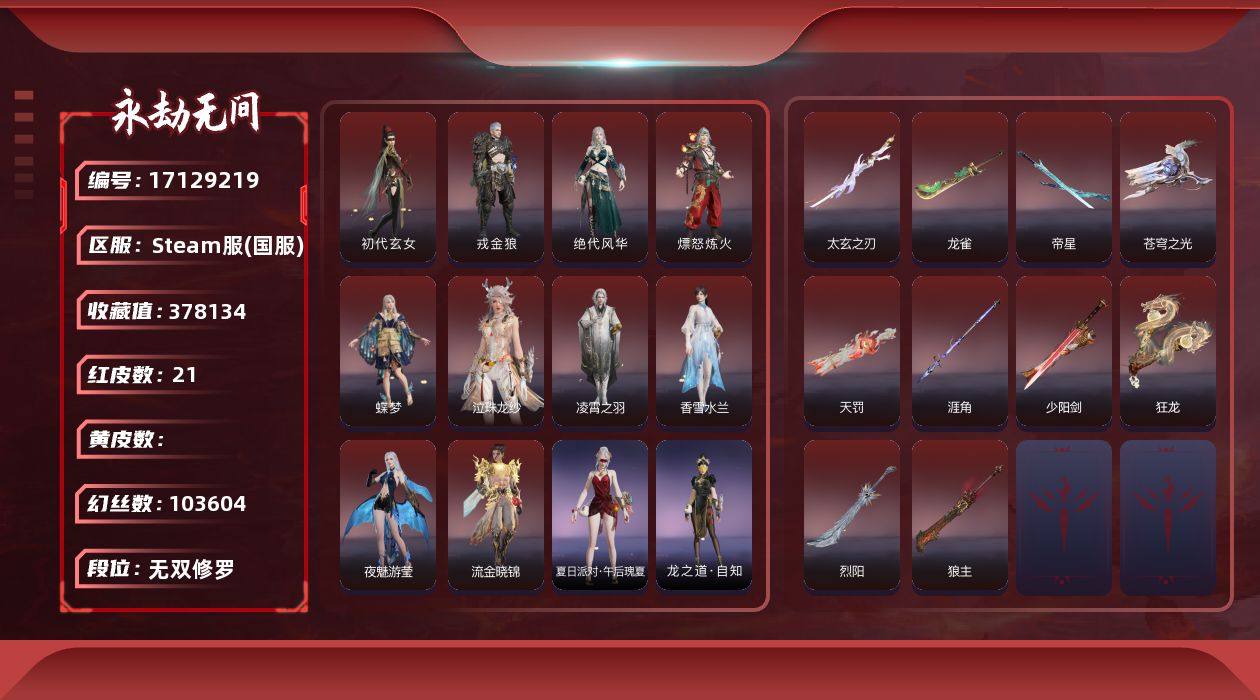This screenshot has width=1260, height=700.
Task: Open the 夜魅游莹 skin card
Action: click(x=388, y=515)
